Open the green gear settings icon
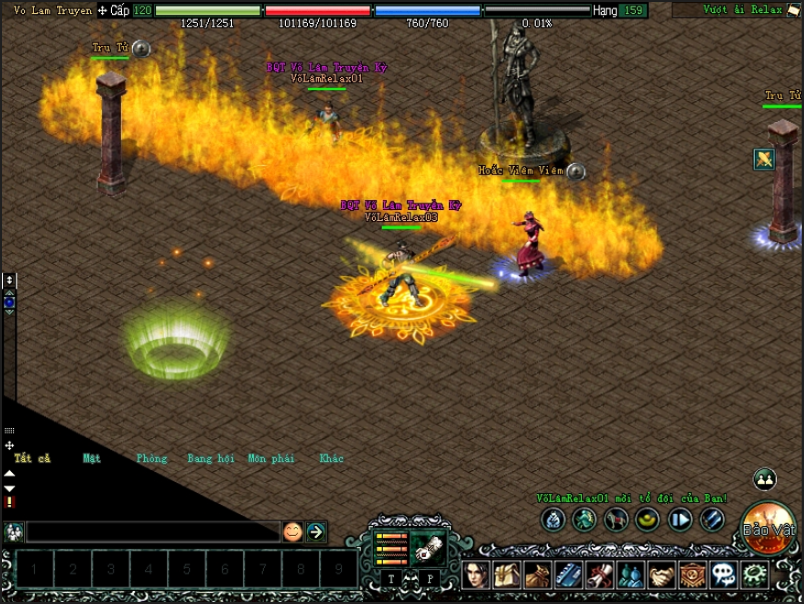 click(x=754, y=575)
